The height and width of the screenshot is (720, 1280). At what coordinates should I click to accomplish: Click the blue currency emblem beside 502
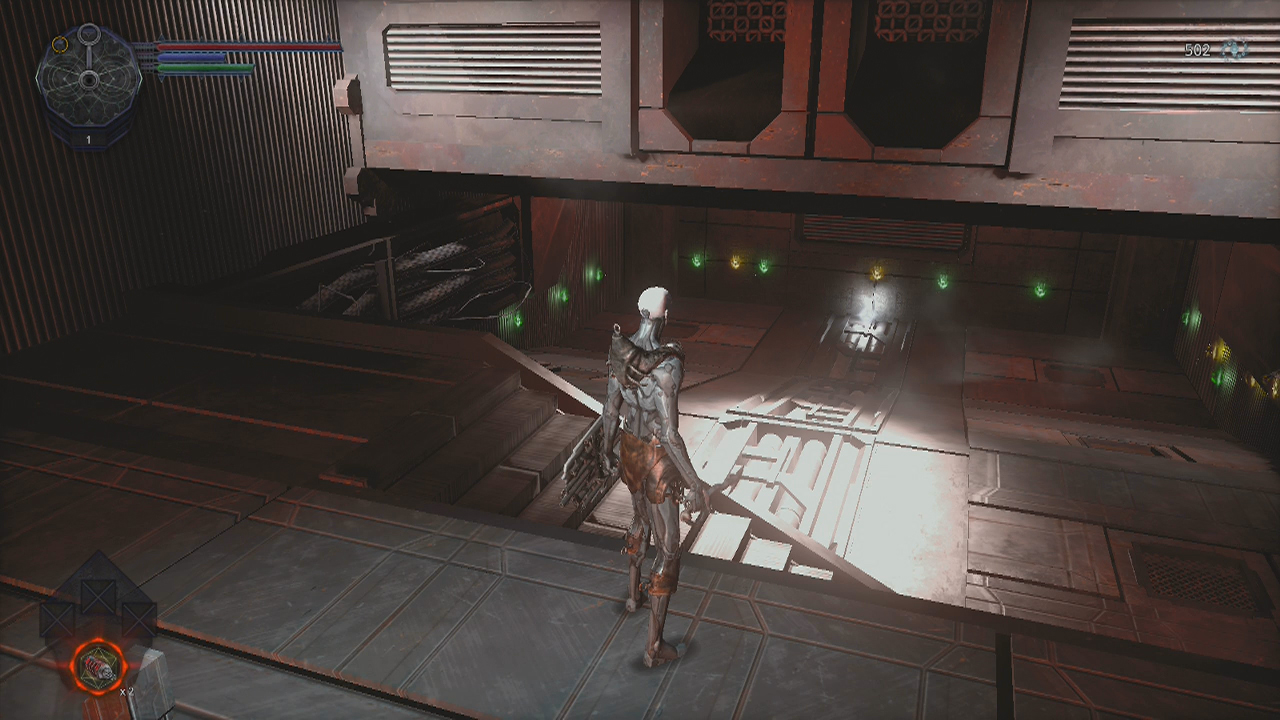[x=1234, y=49]
